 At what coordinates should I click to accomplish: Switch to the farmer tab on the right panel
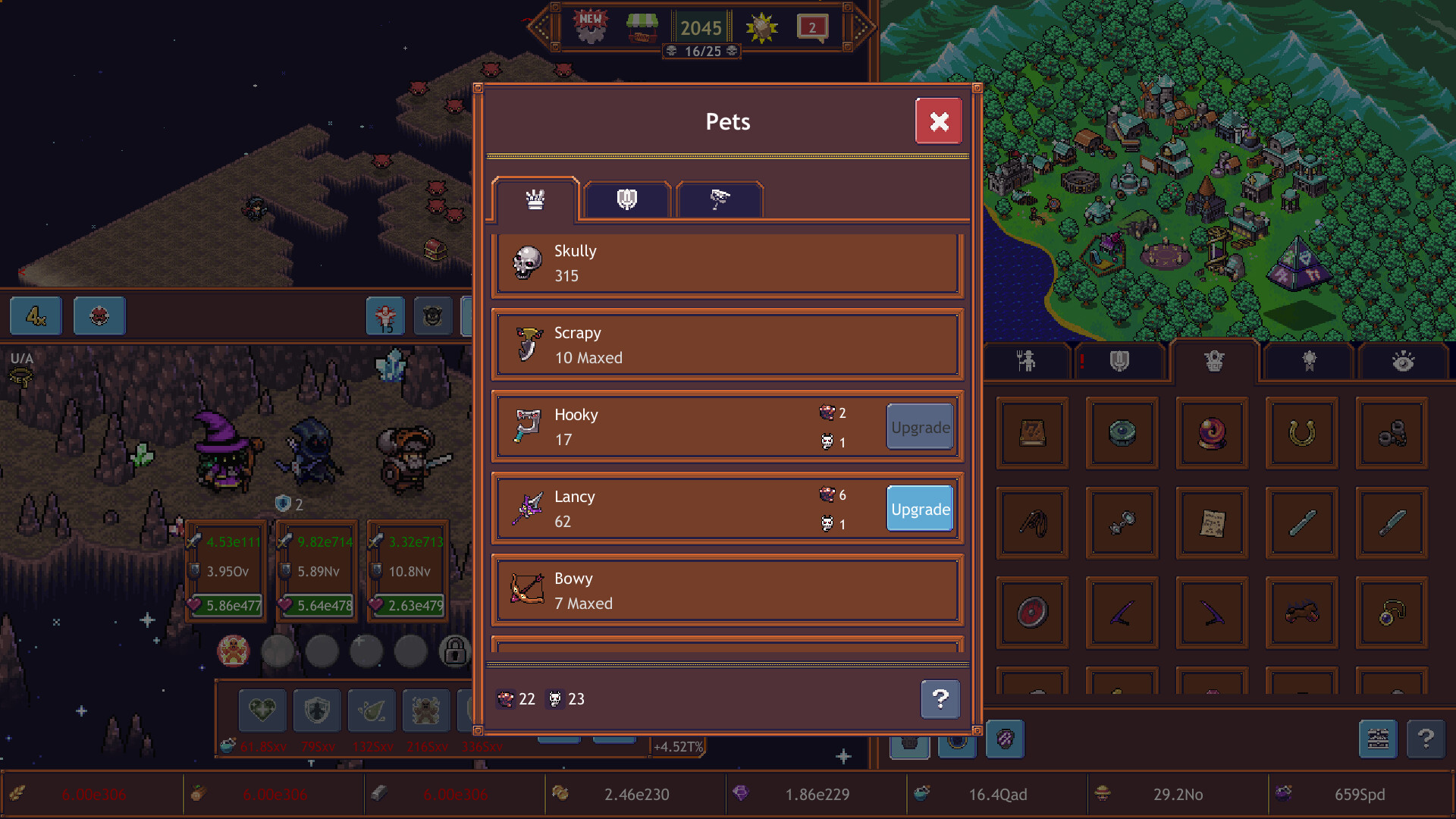[x=1025, y=362]
